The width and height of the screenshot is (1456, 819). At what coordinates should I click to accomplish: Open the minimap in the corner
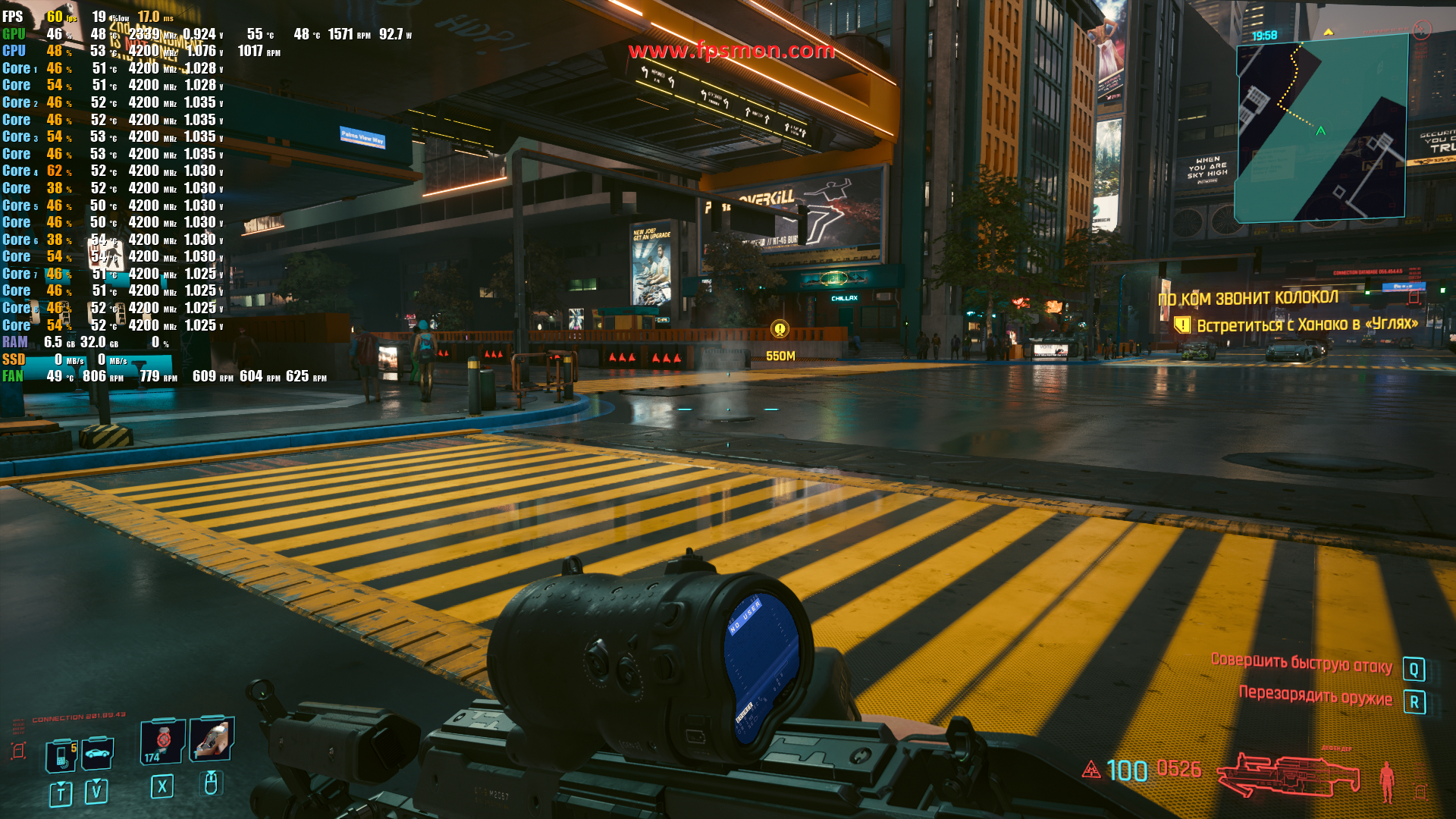pyautogui.click(x=1321, y=127)
